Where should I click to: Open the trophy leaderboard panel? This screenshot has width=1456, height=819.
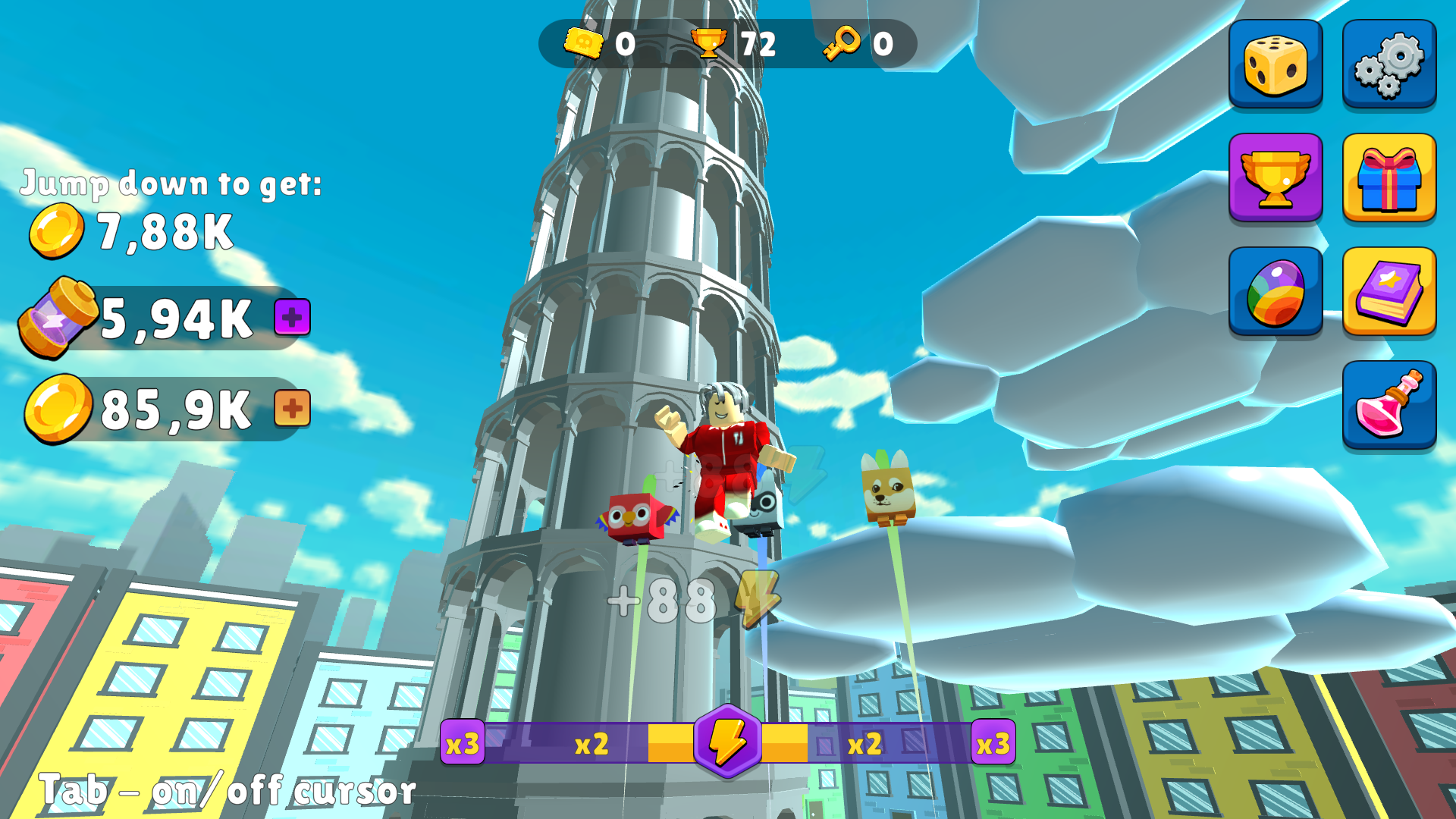click(1275, 176)
